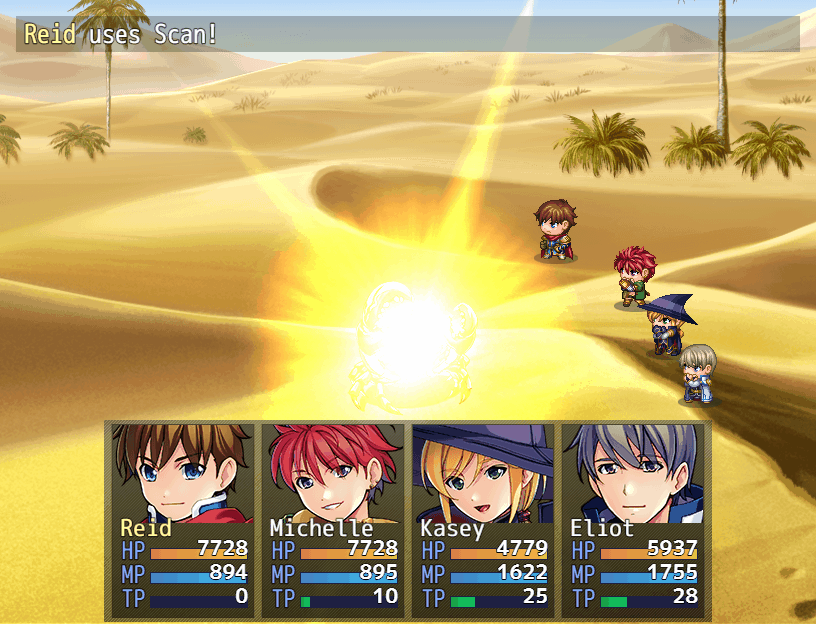This screenshot has width=816, height=624.
Task: Click Kasey's party status panel
Action: pyautogui.click(x=482, y=518)
